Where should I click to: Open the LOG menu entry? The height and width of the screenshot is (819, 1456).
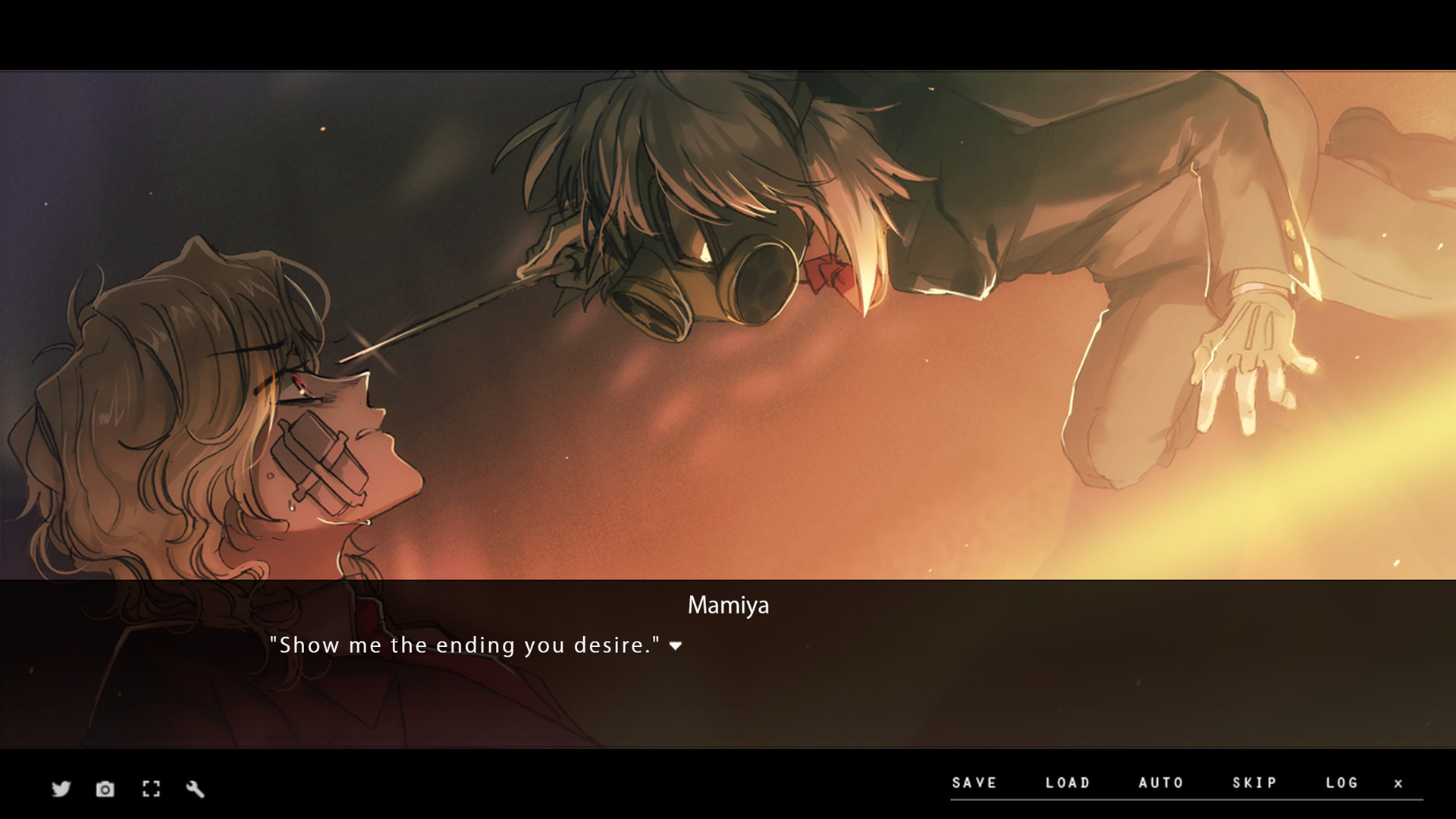coord(1342,783)
